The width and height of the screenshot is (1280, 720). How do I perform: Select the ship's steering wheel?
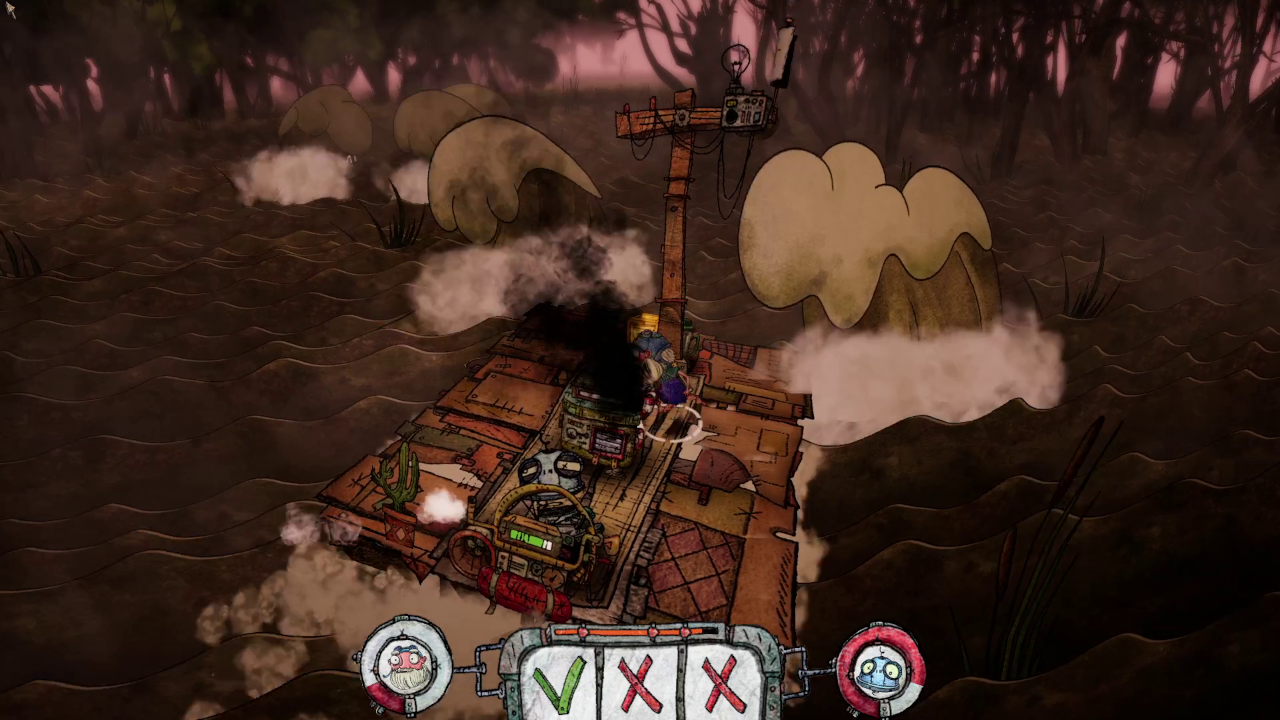tap(472, 552)
